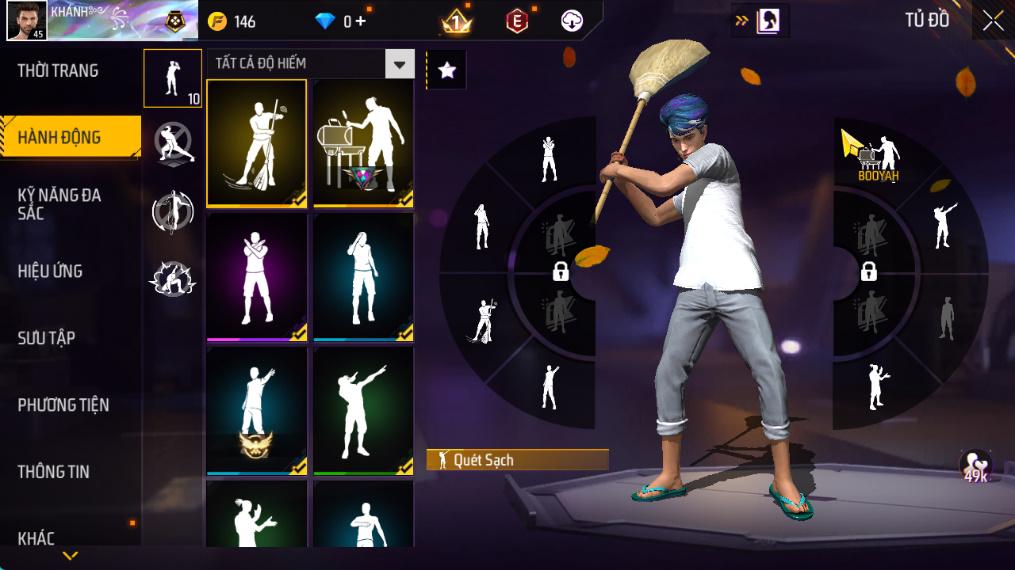The width and height of the screenshot is (1015, 570).
Task: Add diamonds using the plus button
Action: 361,21
